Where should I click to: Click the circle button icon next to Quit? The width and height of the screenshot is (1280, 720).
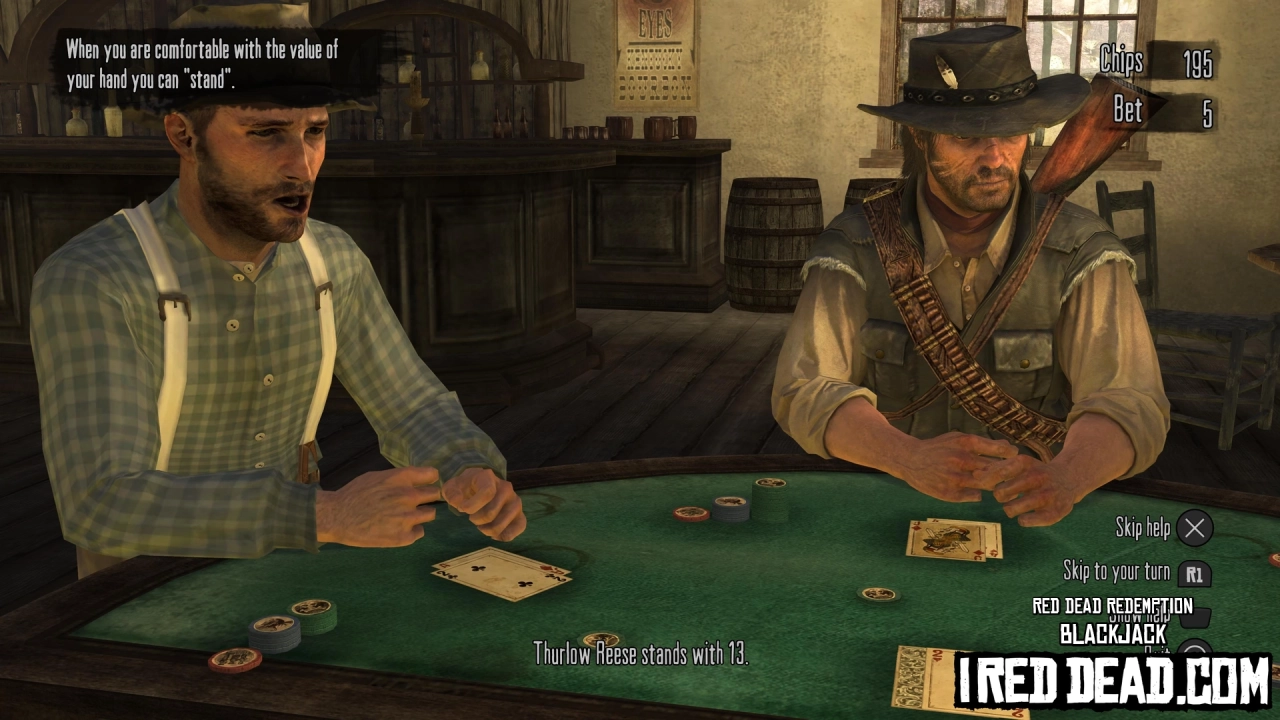click(1197, 652)
